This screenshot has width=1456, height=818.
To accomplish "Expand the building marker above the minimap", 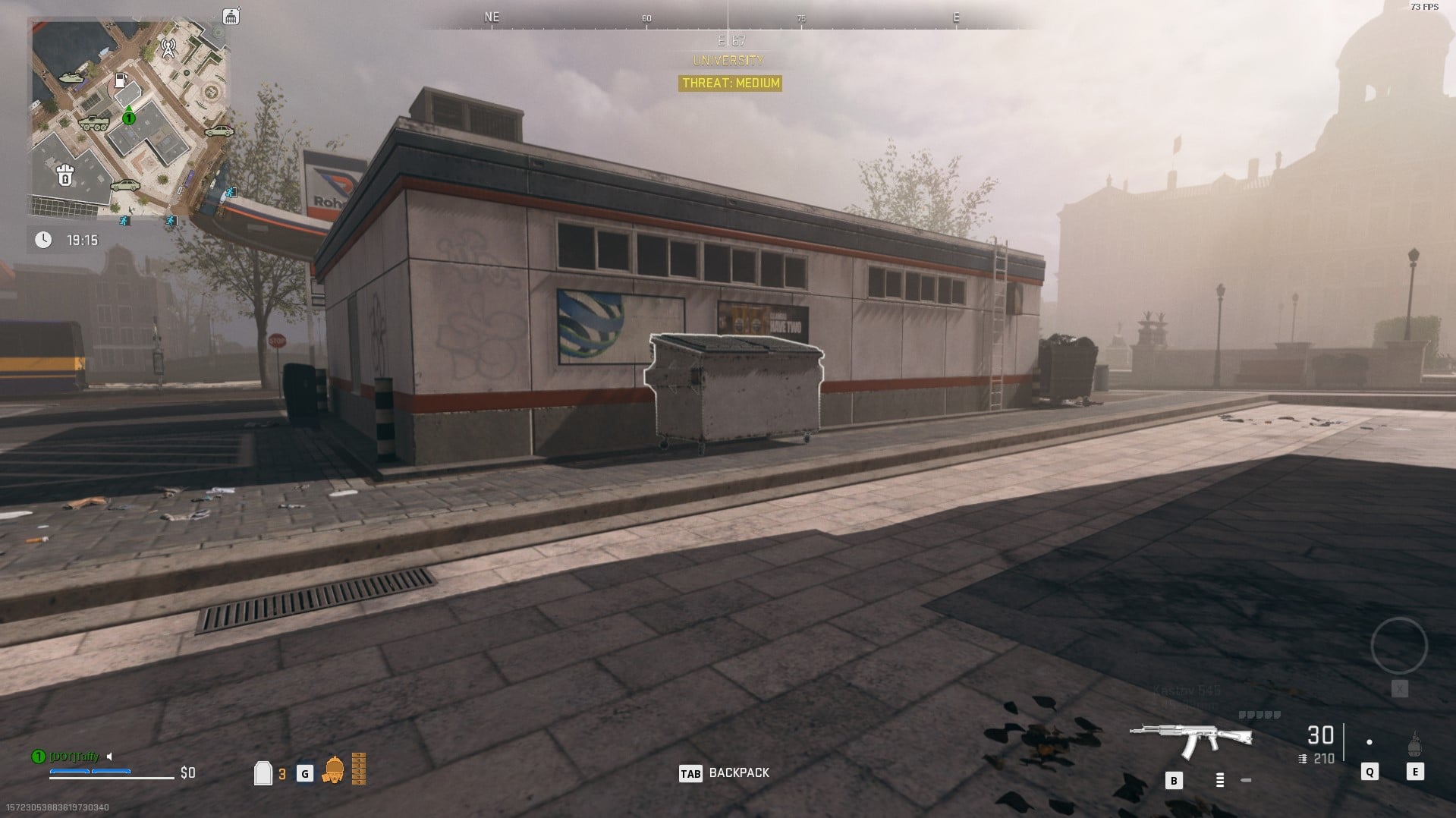I will [x=230, y=16].
